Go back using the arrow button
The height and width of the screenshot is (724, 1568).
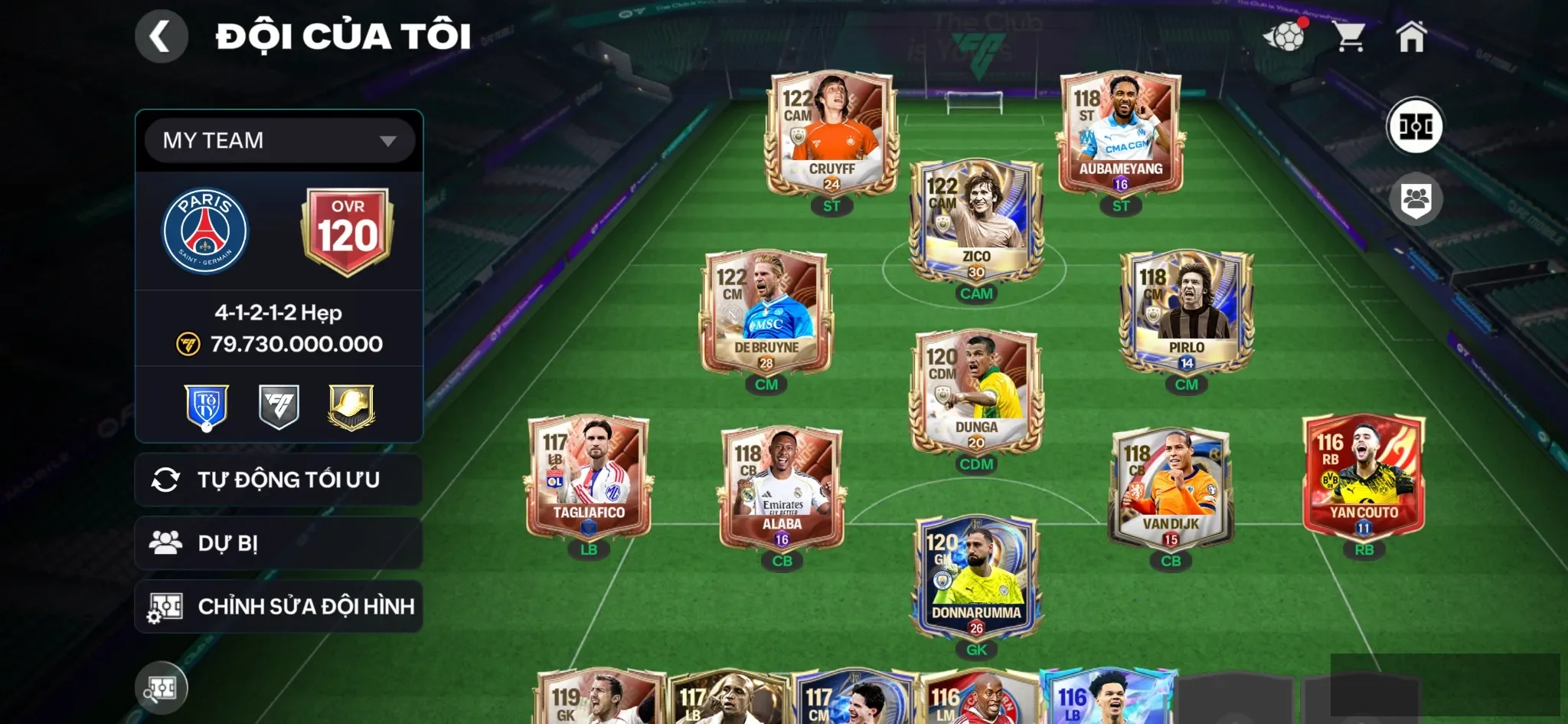coord(161,36)
